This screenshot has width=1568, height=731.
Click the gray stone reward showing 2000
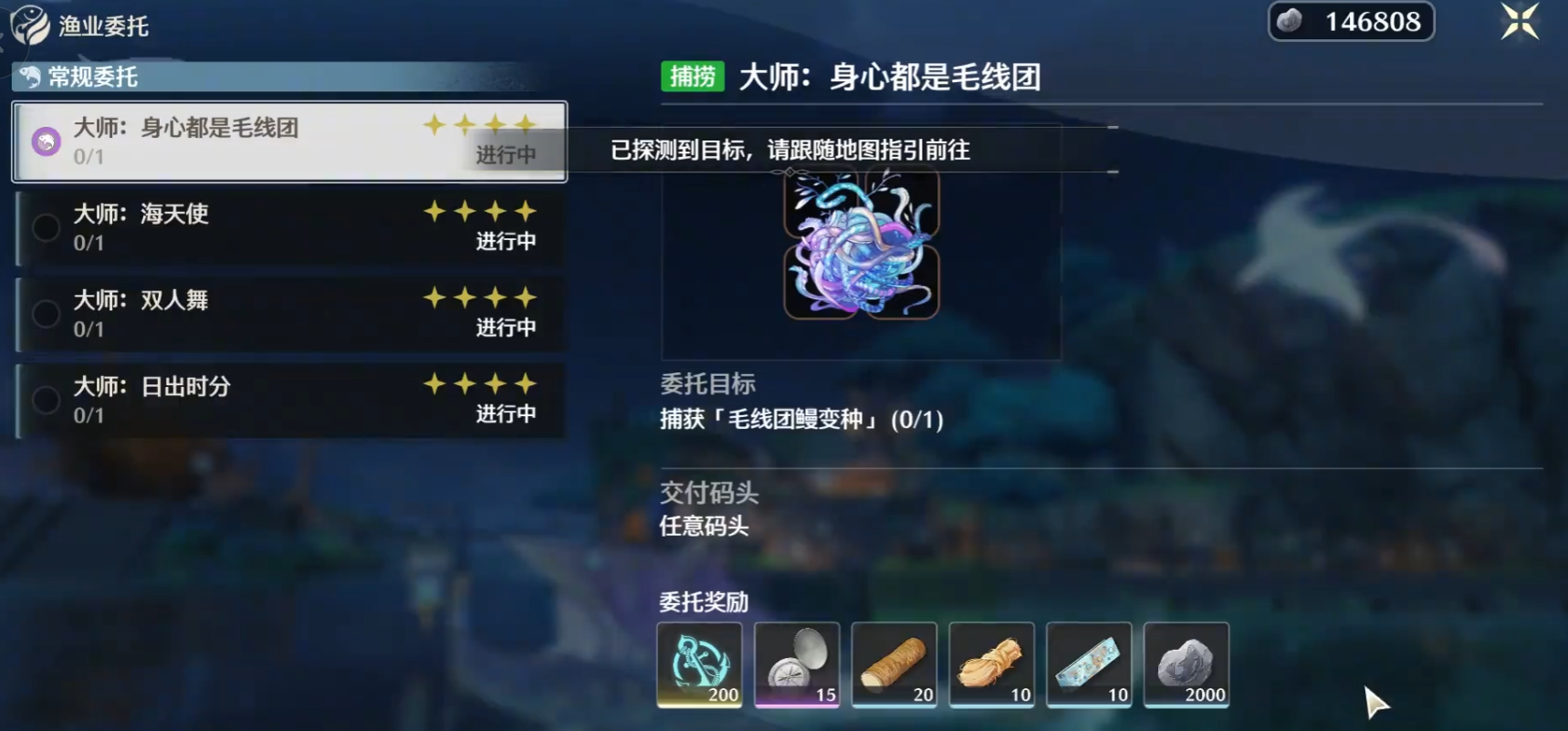[x=1186, y=664]
